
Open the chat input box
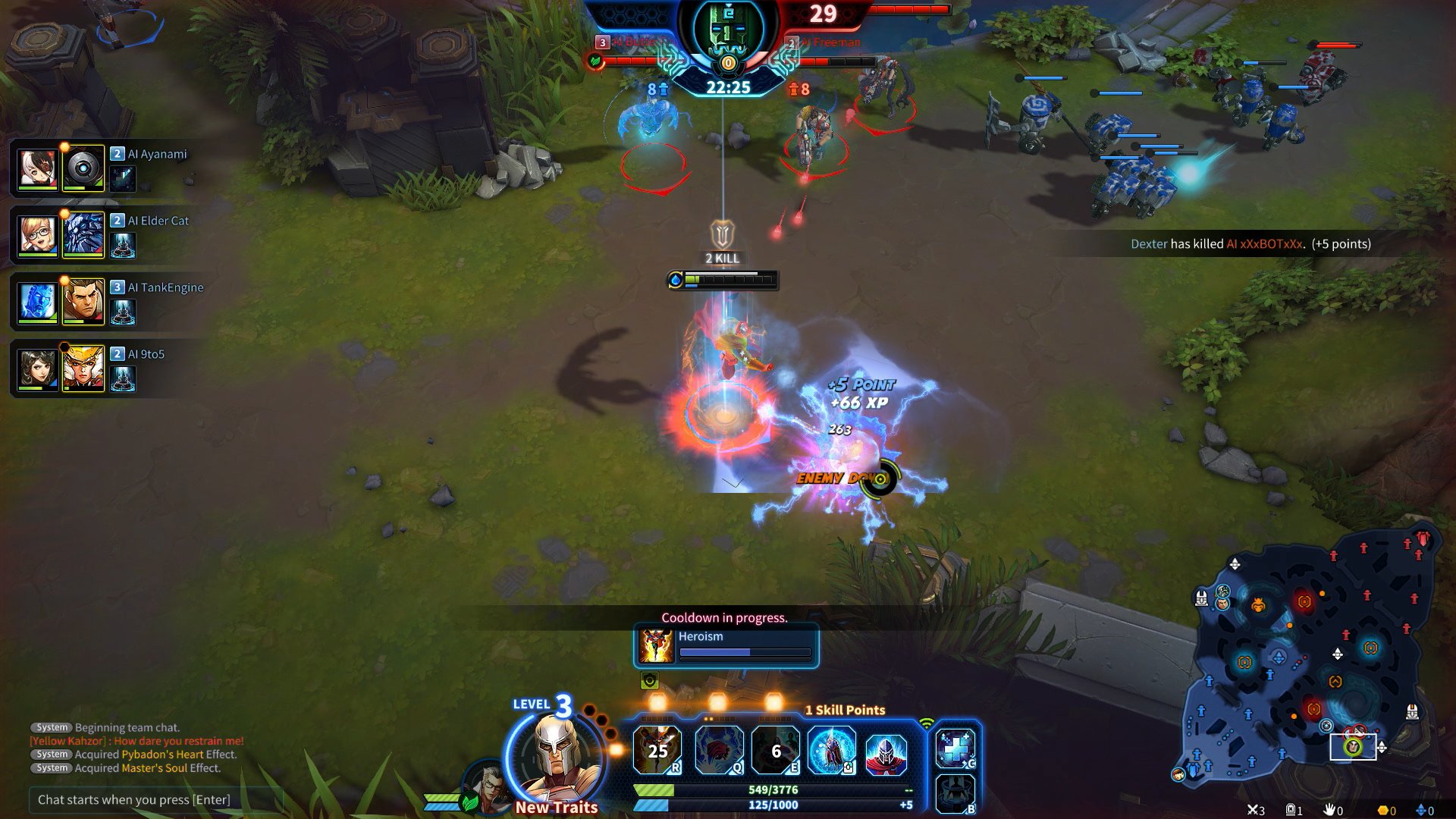[x=155, y=799]
